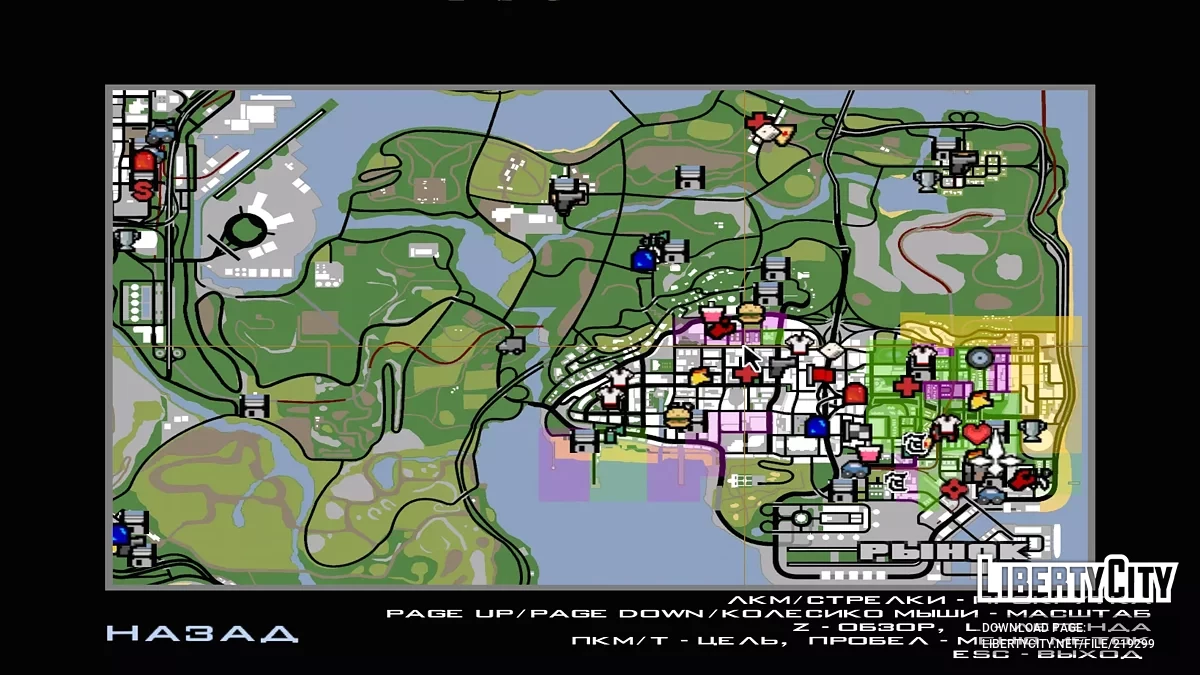Go back with the НАЗАД button
Image resolution: width=1200 pixels, height=675 pixels.
(x=202, y=633)
